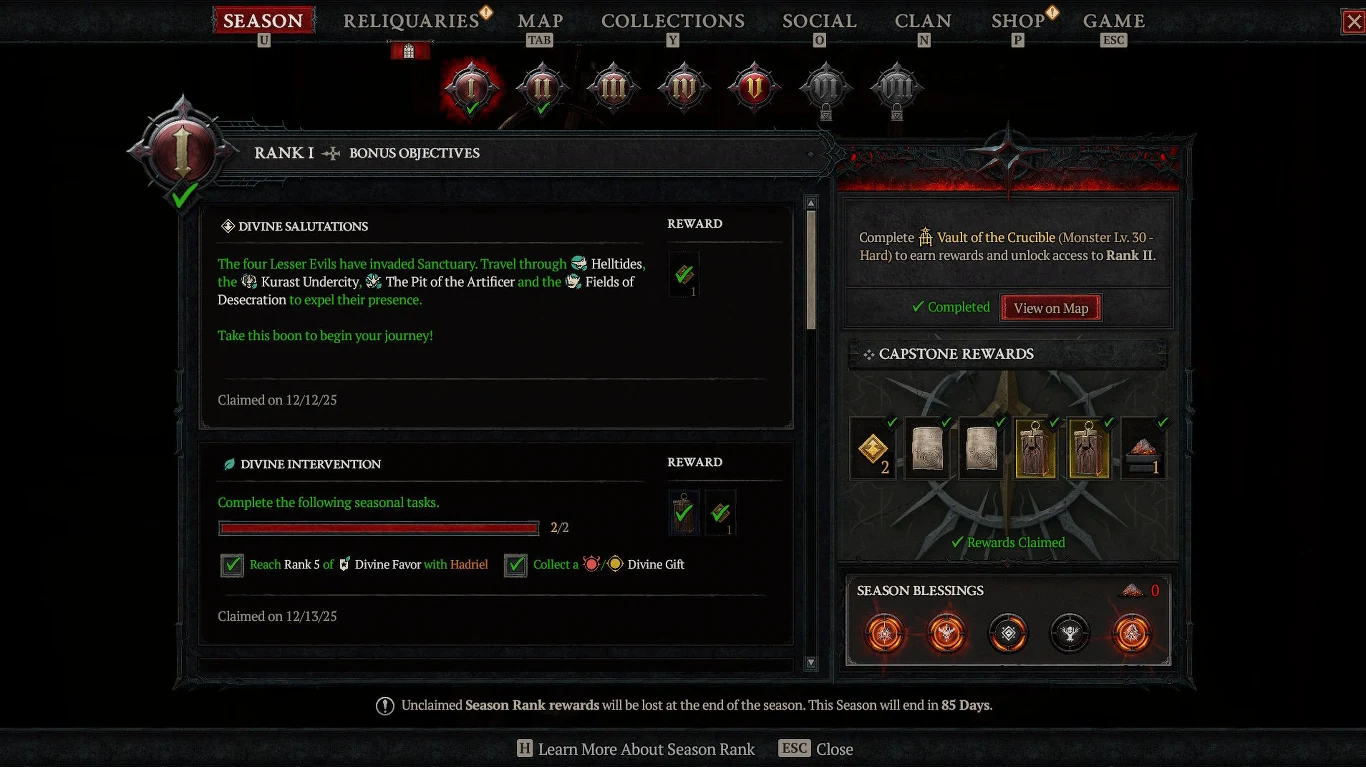Image resolution: width=1366 pixels, height=767 pixels.
Task: Select the Divine Salutations reward icon
Action: coord(684,274)
